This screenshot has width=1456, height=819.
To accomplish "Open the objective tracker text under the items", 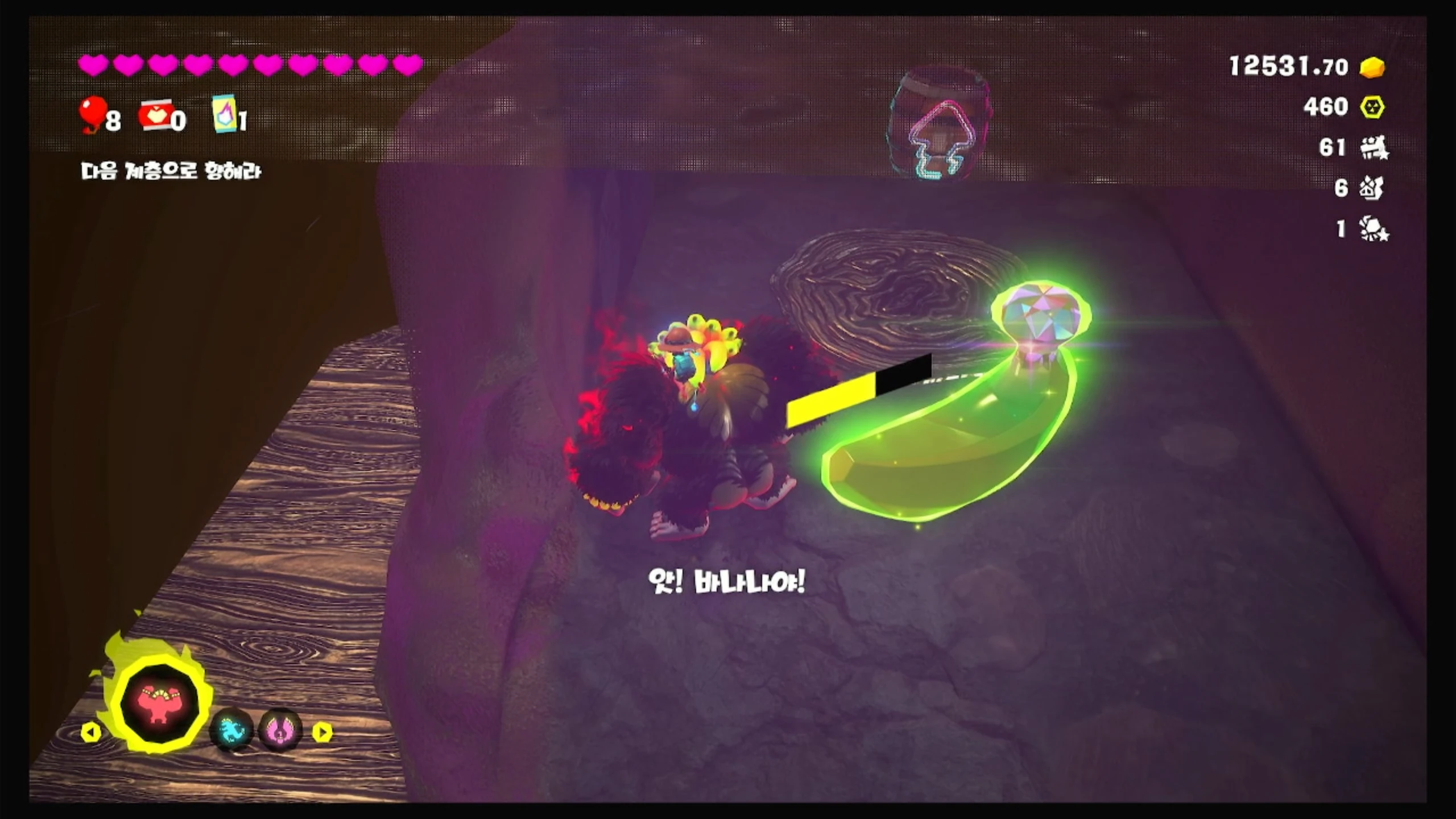I will [x=171, y=171].
